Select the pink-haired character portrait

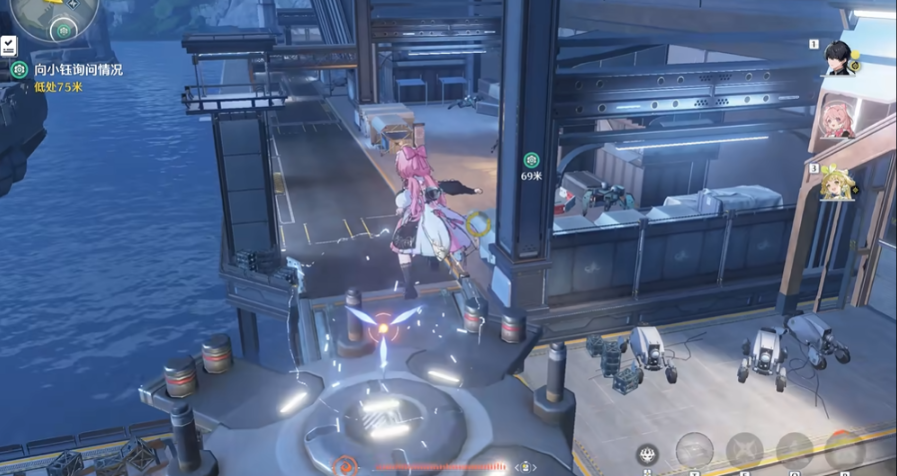(x=836, y=121)
